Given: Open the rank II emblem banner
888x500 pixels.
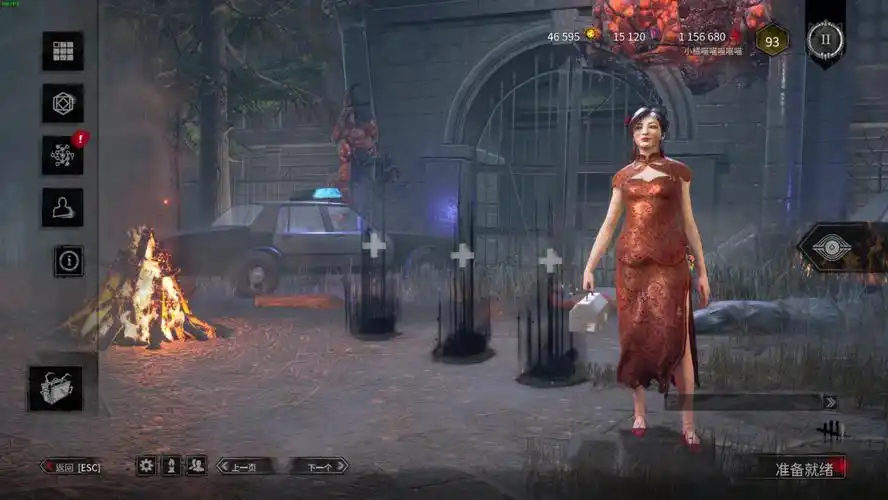Looking at the screenshot, I should tap(825, 38).
